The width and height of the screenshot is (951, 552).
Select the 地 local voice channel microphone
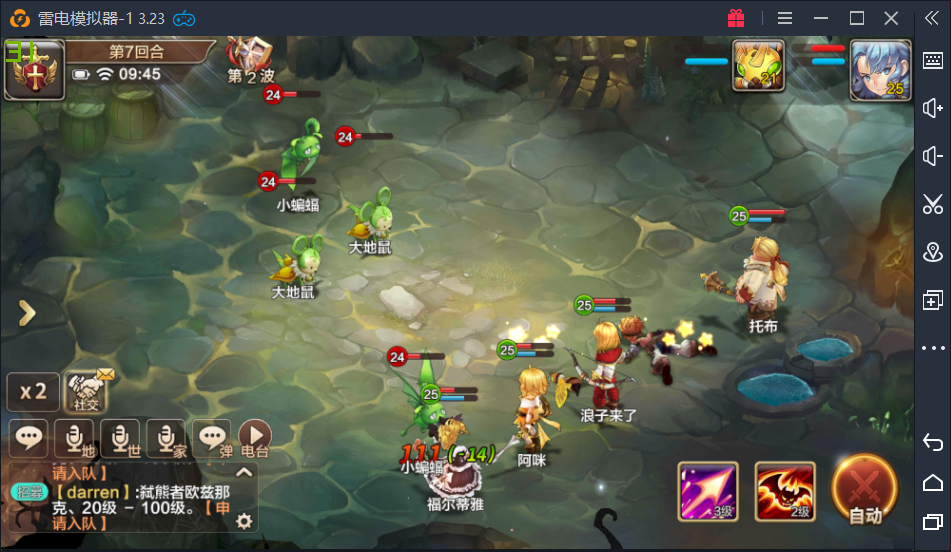click(x=76, y=437)
